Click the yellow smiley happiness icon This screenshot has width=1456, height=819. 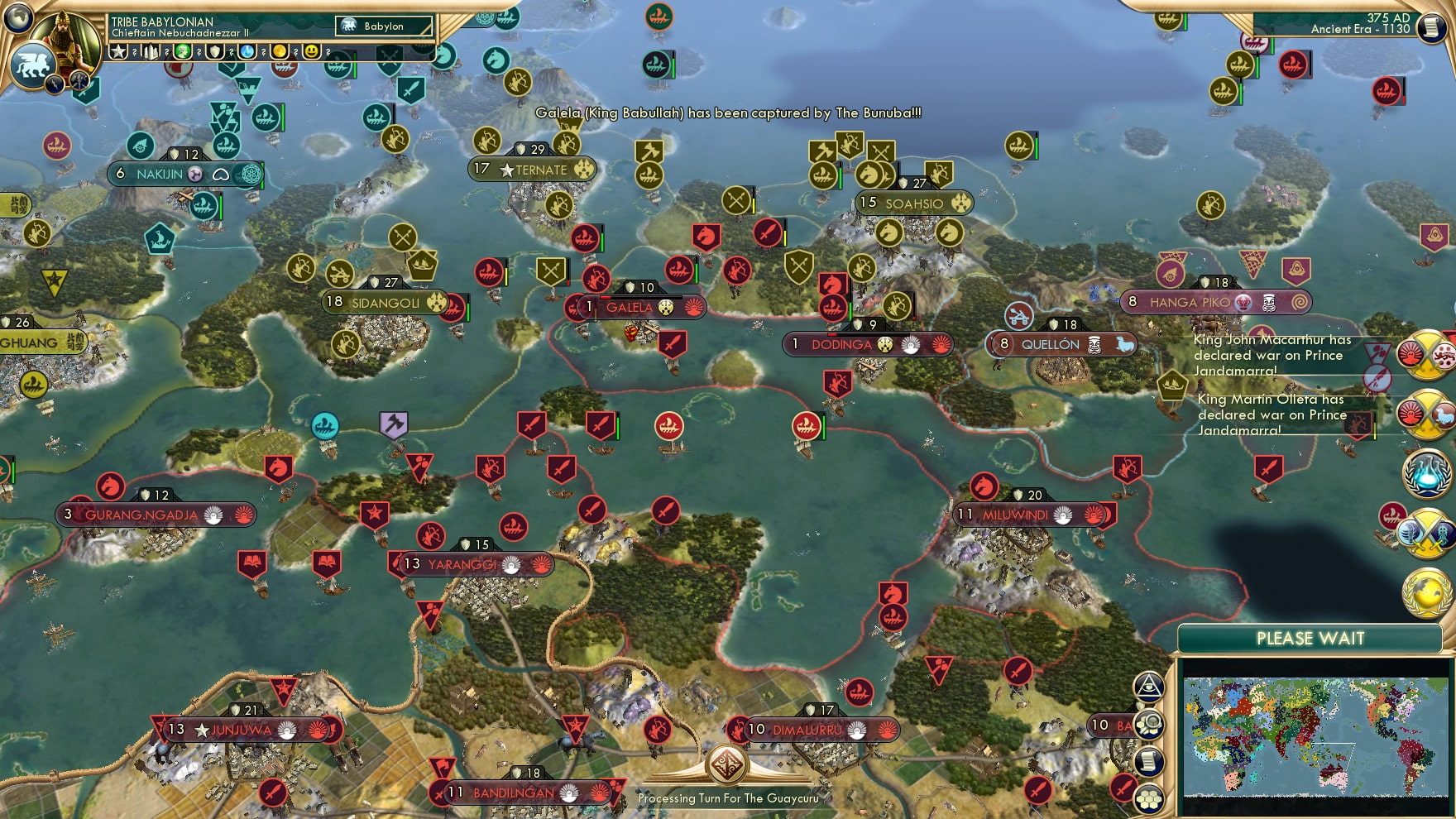[311, 51]
